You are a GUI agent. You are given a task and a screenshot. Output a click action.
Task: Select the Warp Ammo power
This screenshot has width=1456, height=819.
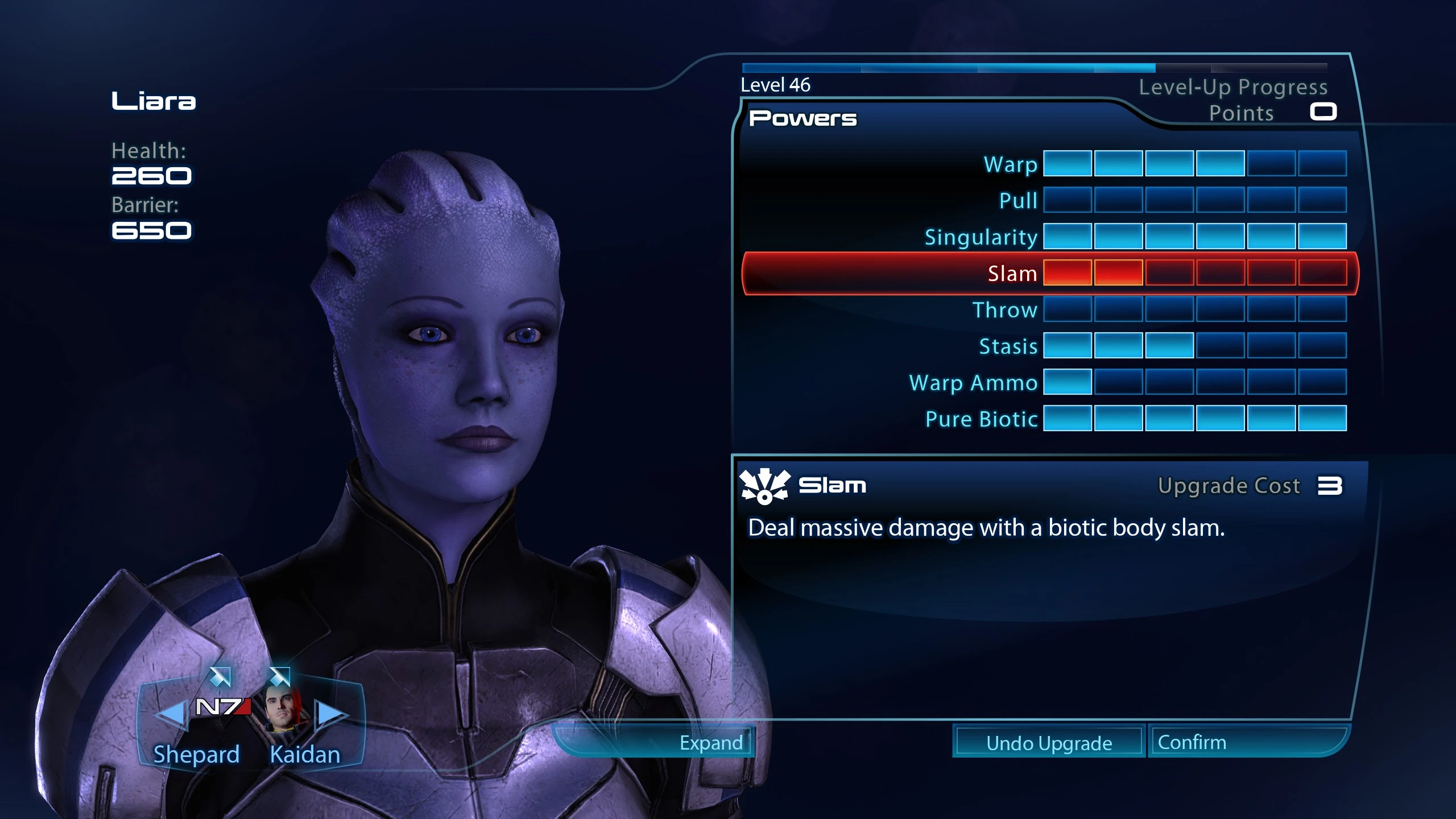[x=973, y=383]
